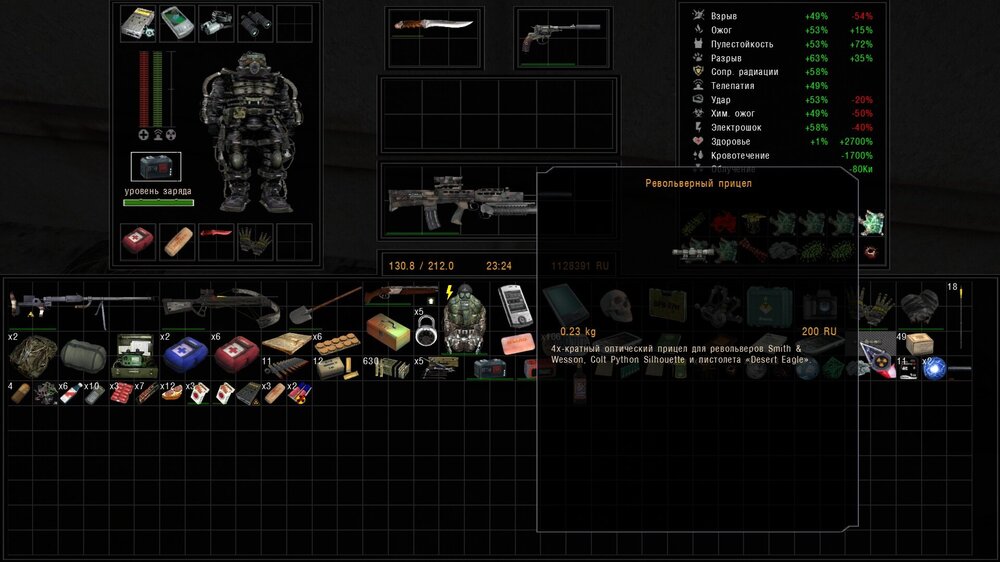
Task: Select the gloves in the quick slot row
Action: pyautogui.click(x=254, y=240)
